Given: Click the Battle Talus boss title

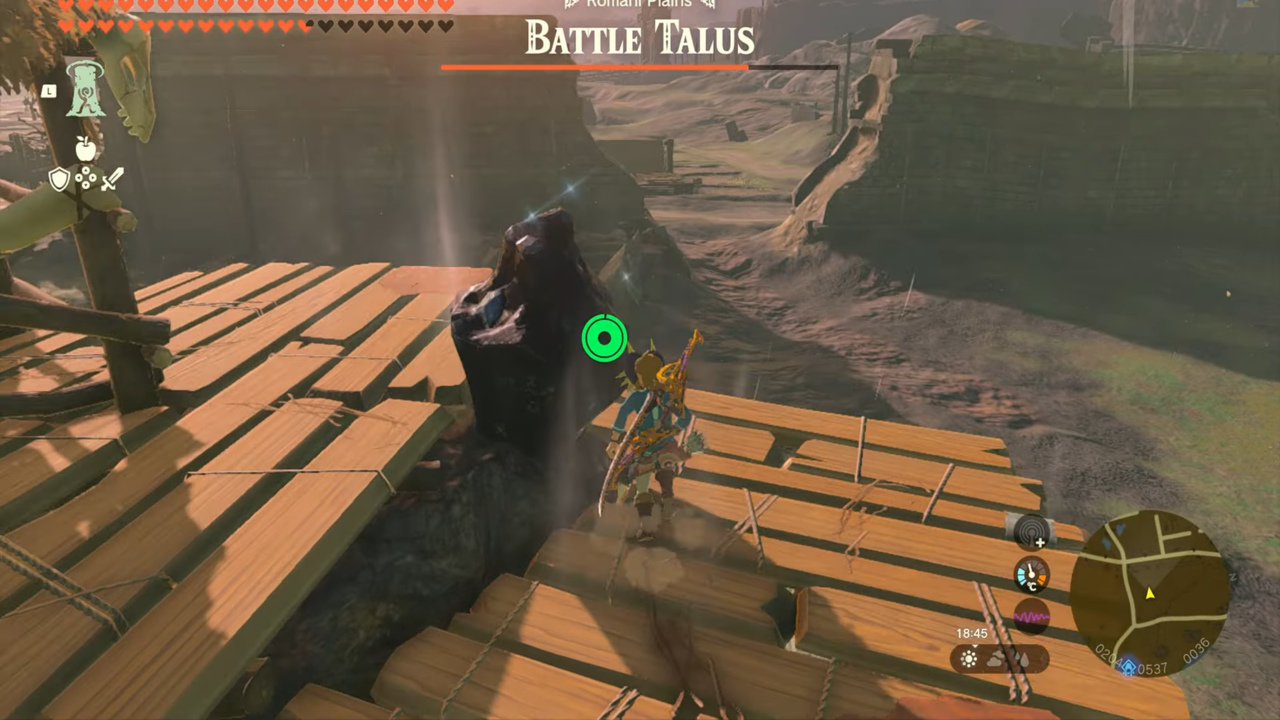Looking at the screenshot, I should (640, 38).
